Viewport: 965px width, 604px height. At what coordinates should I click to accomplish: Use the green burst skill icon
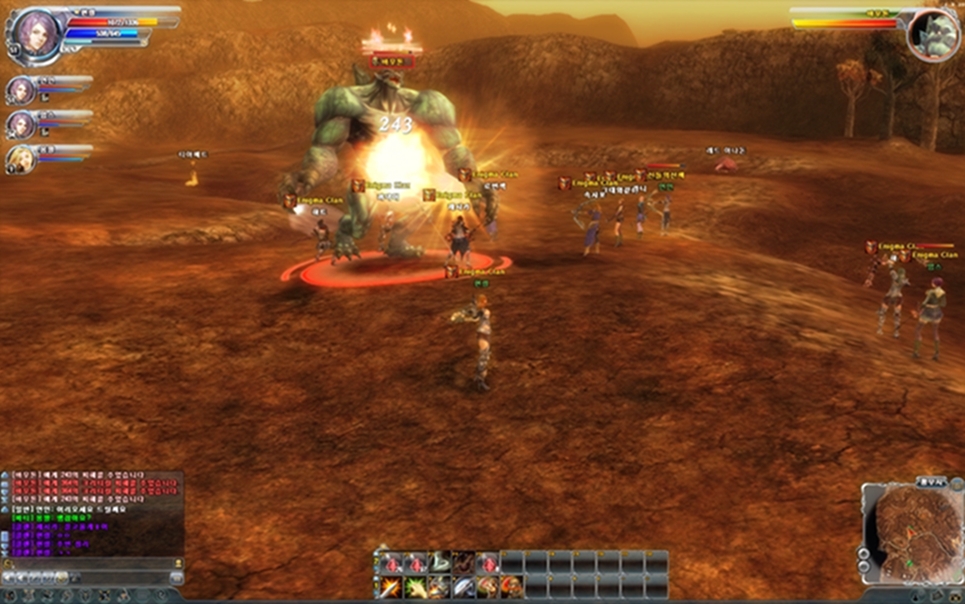(x=413, y=586)
